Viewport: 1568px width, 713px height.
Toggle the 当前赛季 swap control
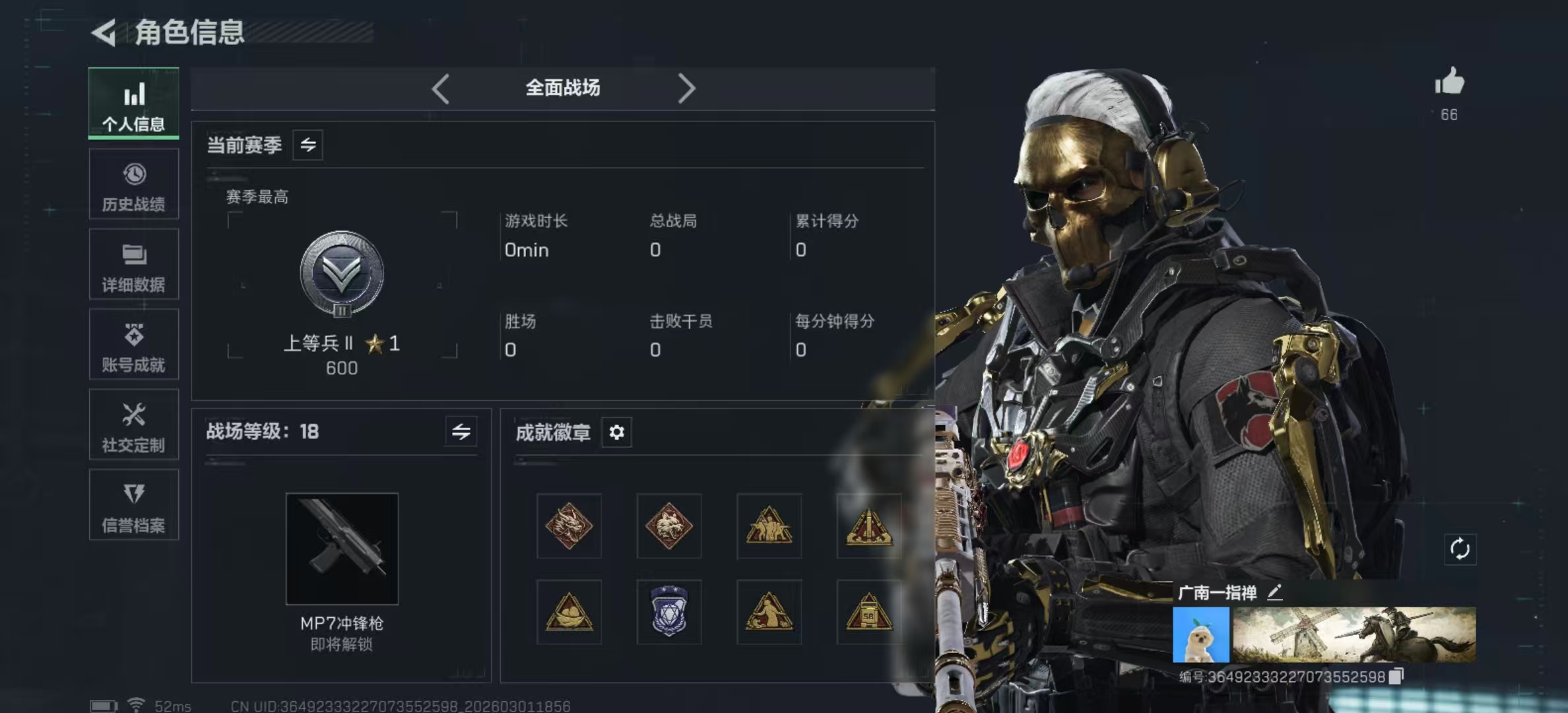click(x=309, y=145)
